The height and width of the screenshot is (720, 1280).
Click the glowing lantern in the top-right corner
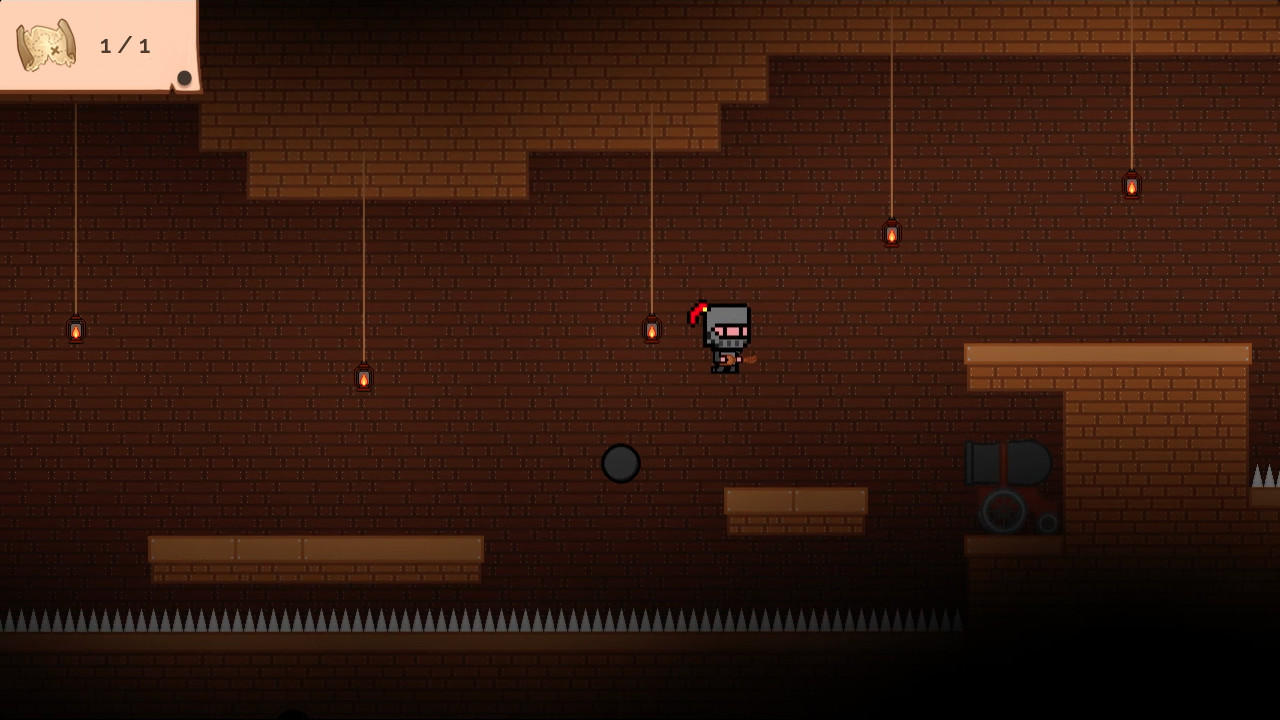pyautogui.click(x=1131, y=185)
